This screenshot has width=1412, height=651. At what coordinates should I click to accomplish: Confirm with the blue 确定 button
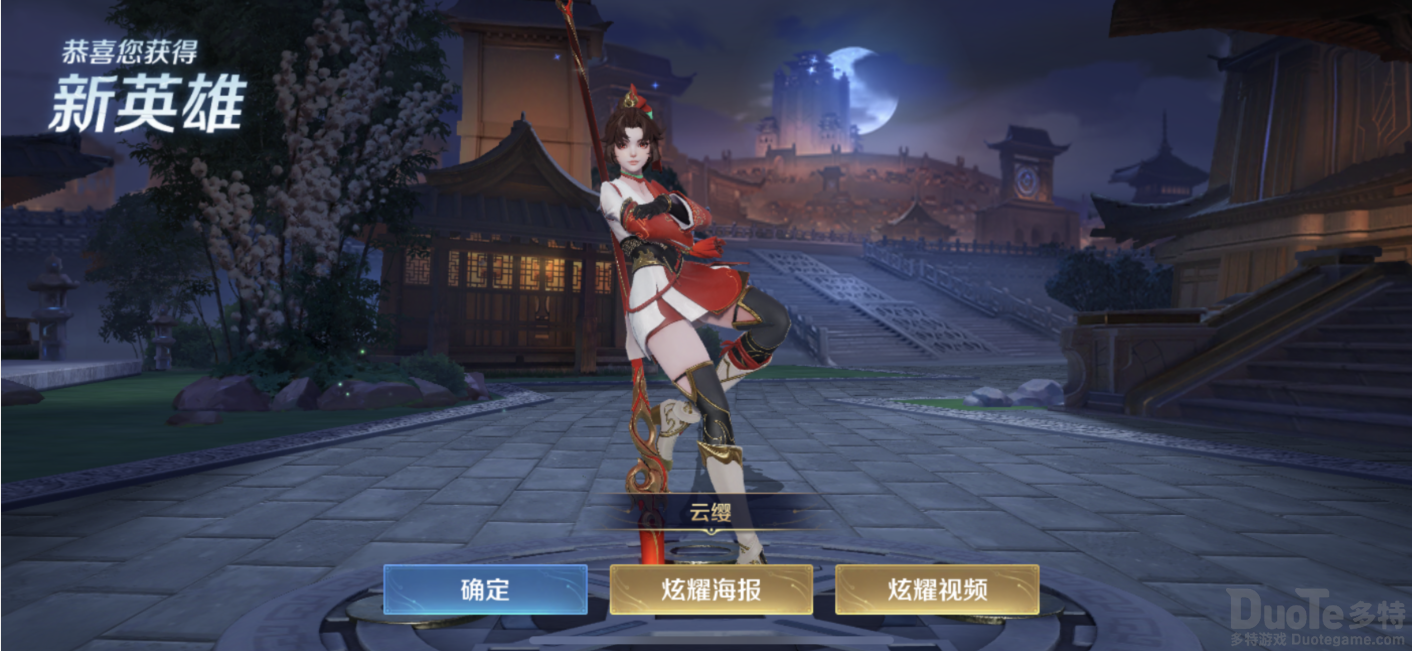[x=485, y=589]
